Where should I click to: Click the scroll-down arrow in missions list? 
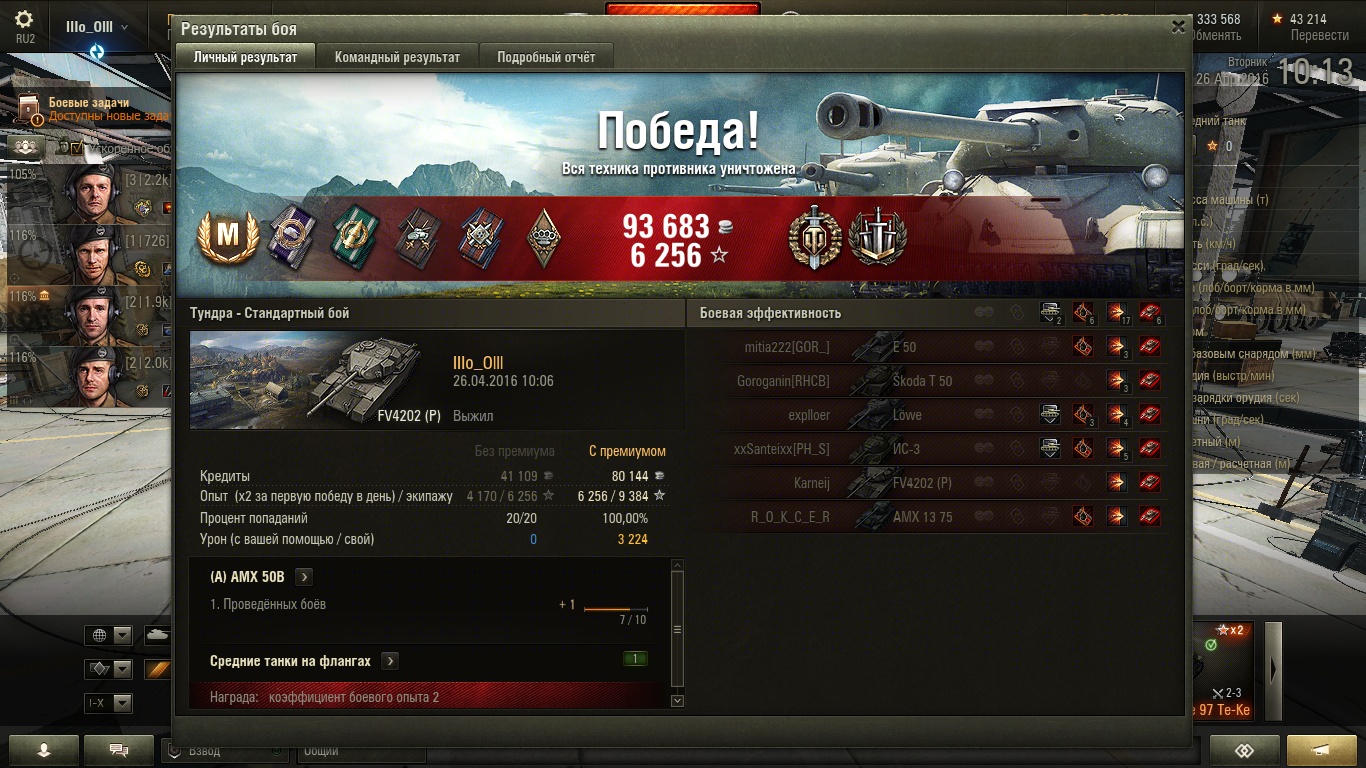coord(677,701)
